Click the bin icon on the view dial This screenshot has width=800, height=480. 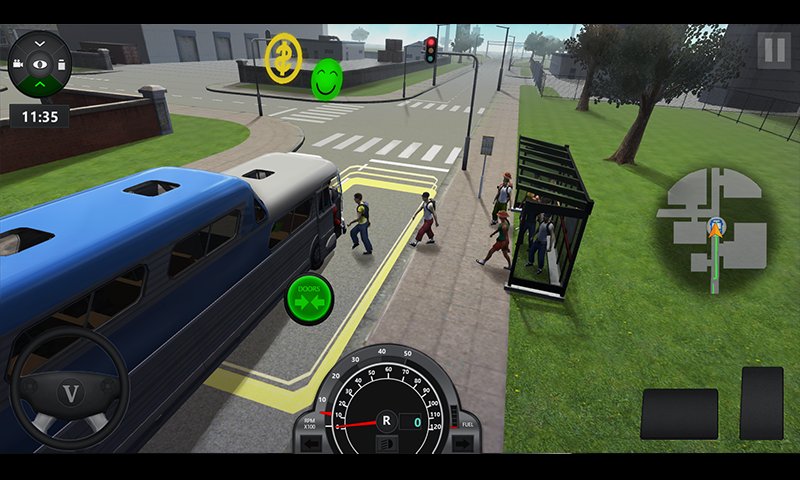(62, 63)
